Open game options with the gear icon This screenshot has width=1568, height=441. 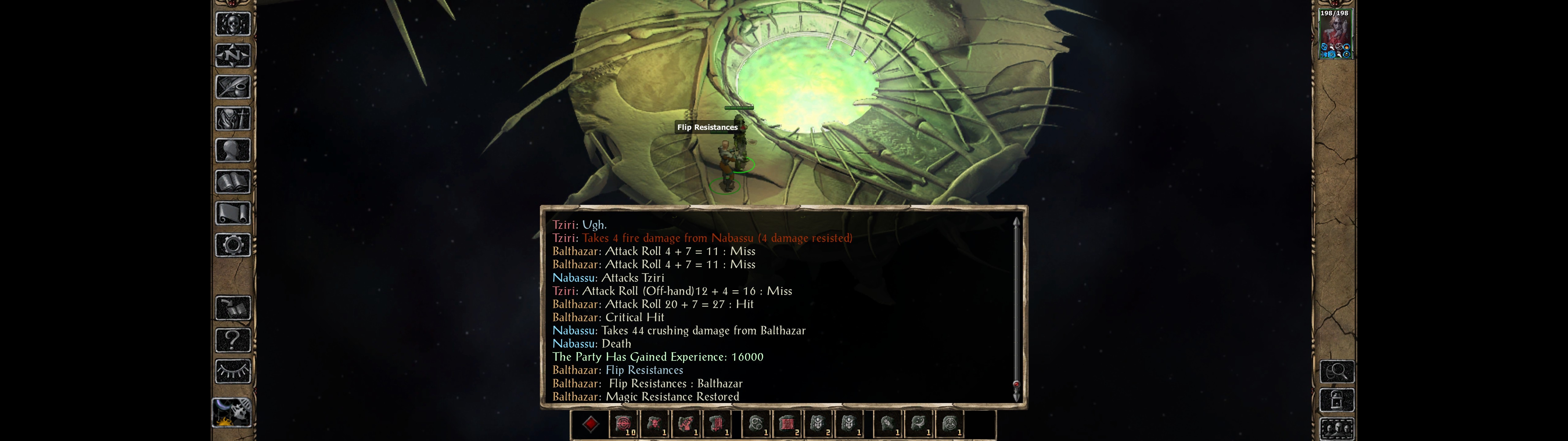233,246
